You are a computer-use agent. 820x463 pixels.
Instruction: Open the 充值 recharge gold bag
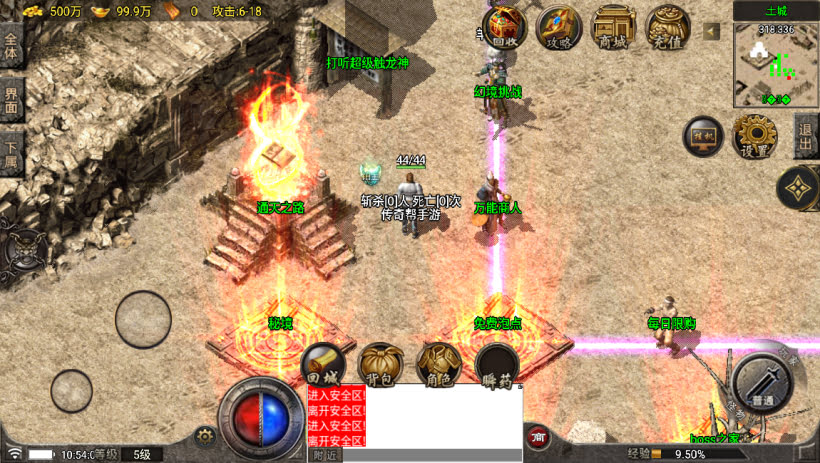667,27
